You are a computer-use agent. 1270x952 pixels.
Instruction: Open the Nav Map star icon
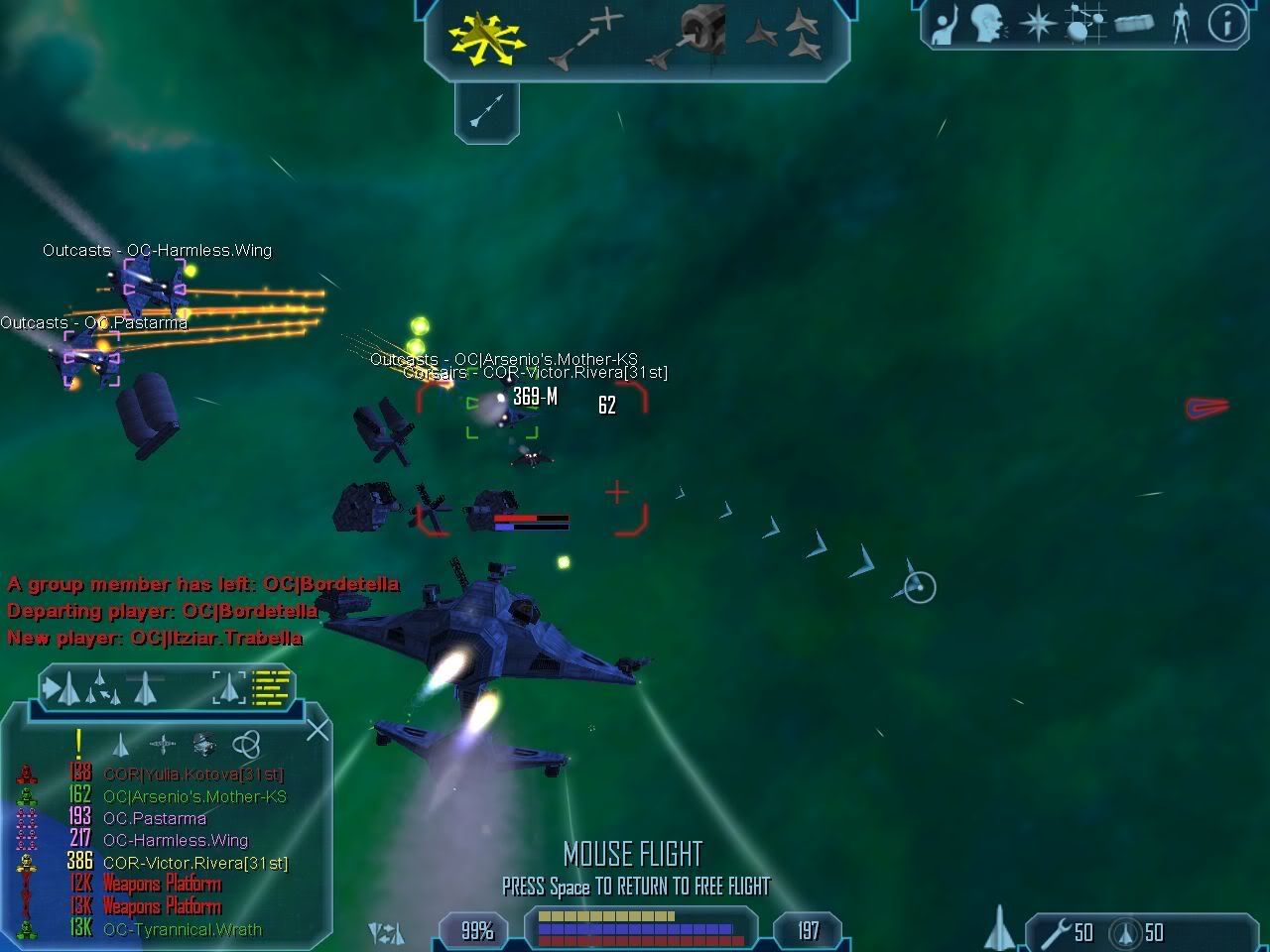click(x=1037, y=25)
